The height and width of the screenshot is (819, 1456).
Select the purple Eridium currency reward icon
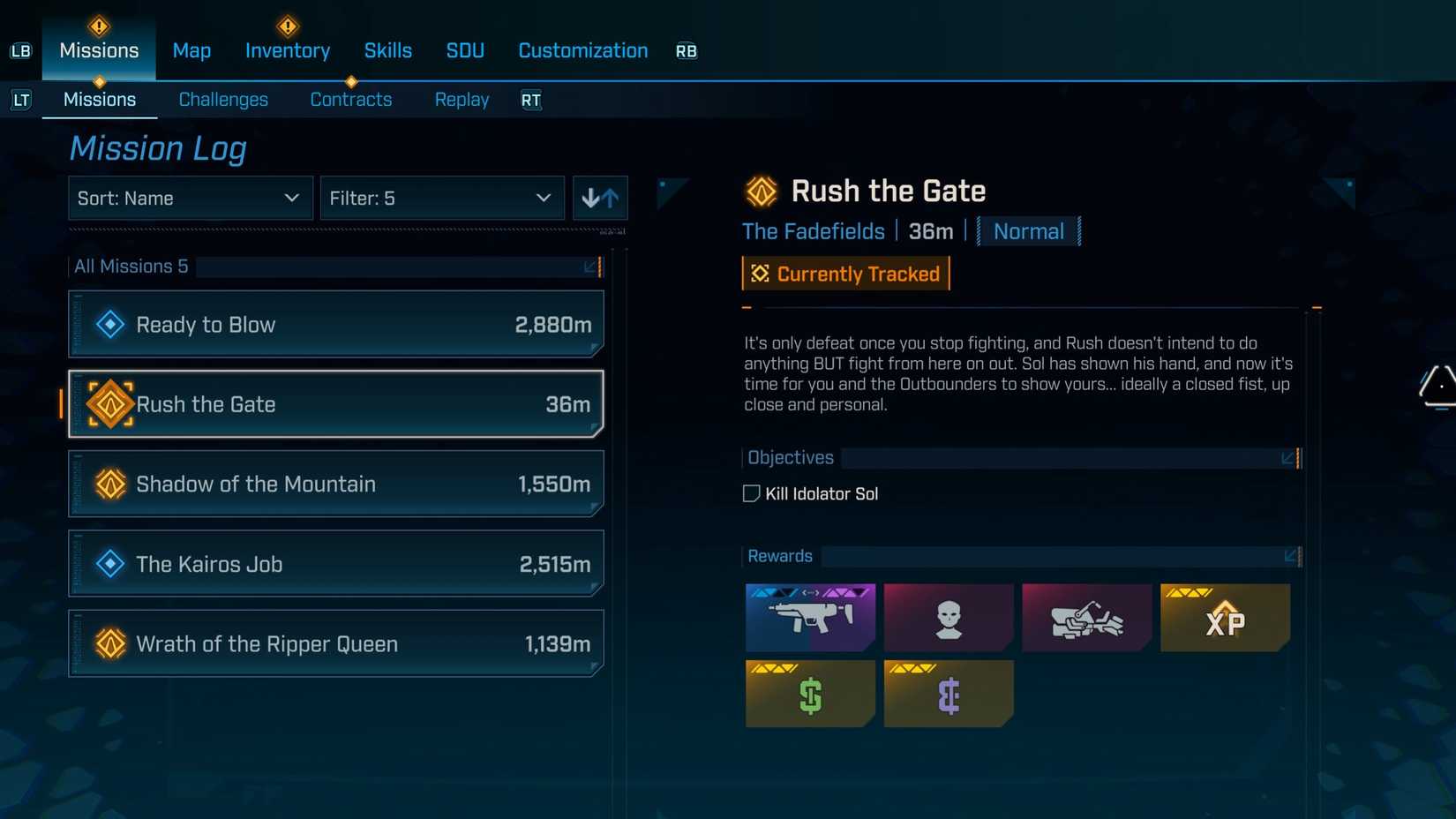click(948, 694)
